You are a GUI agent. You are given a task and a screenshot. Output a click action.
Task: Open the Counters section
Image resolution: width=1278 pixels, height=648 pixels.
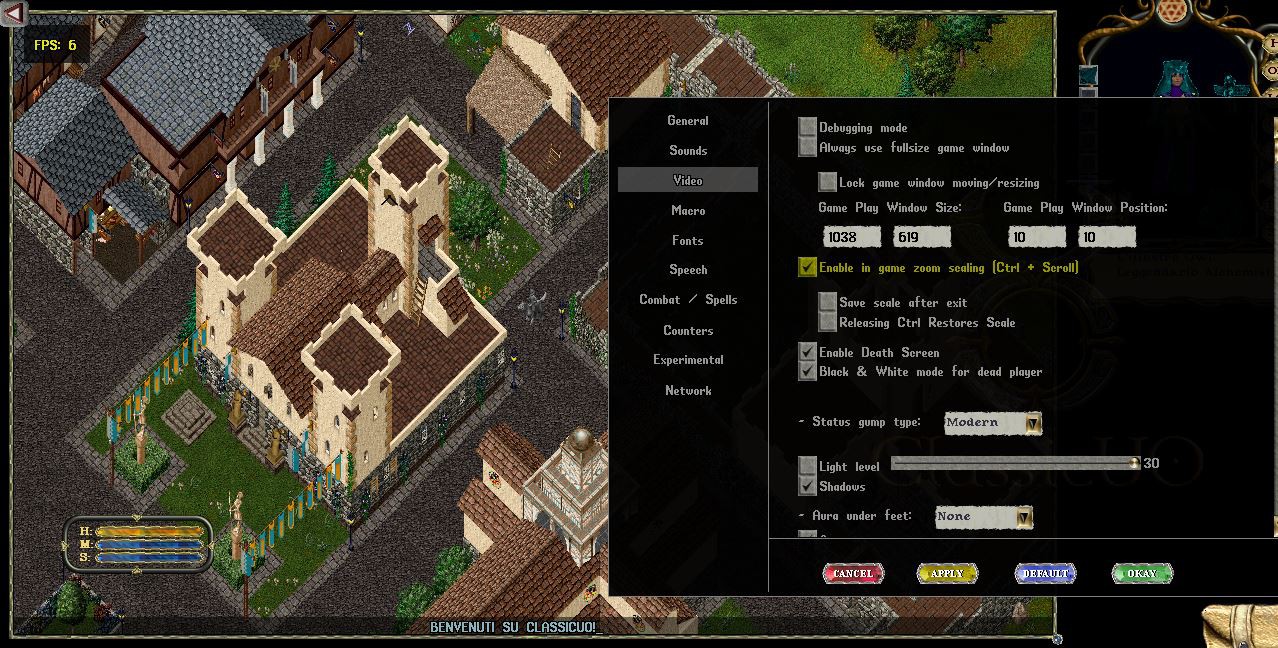click(x=688, y=330)
